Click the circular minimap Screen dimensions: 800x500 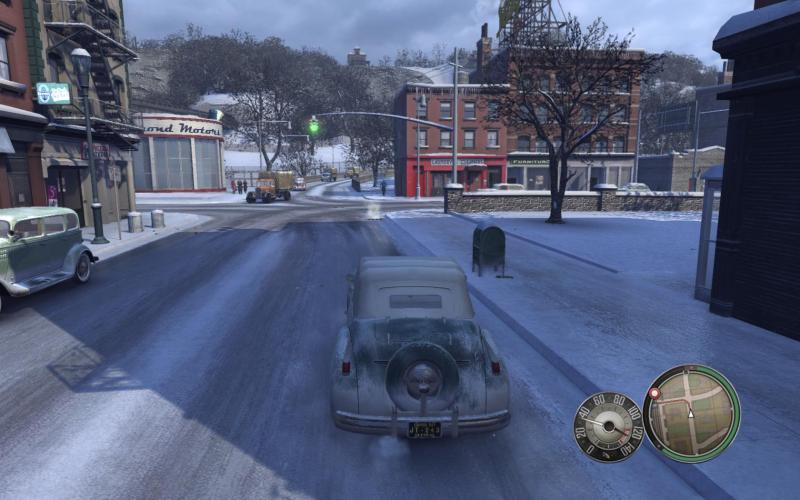point(692,413)
